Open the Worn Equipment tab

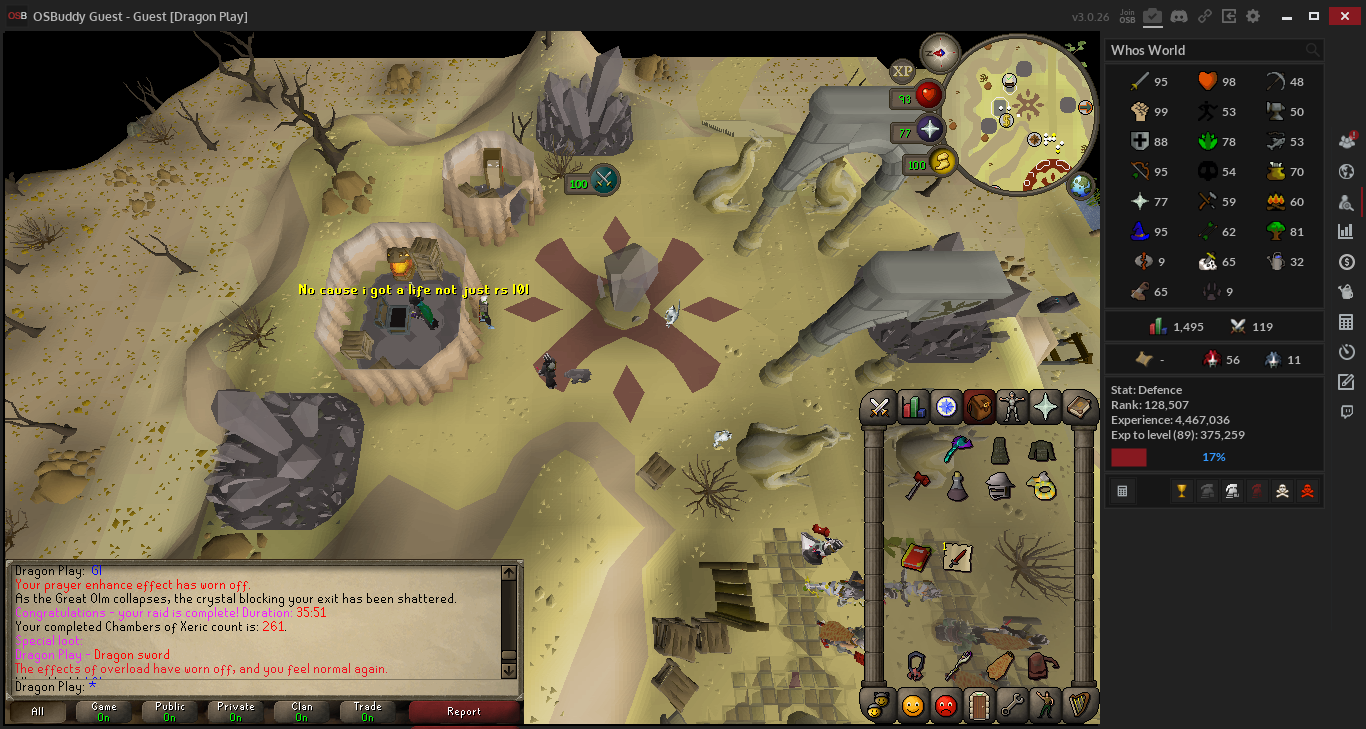[1012, 407]
